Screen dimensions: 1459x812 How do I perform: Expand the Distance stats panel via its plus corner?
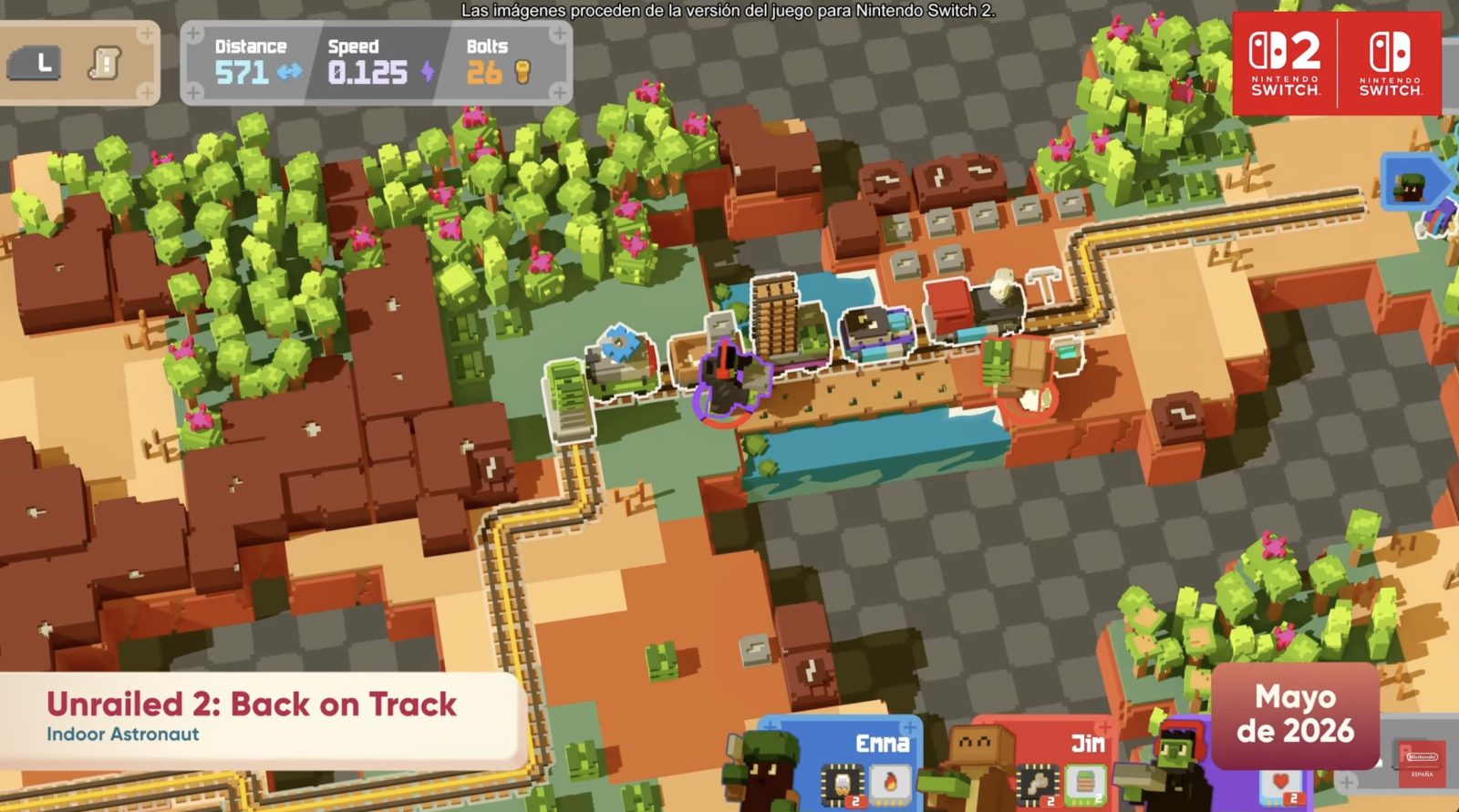tap(192, 33)
